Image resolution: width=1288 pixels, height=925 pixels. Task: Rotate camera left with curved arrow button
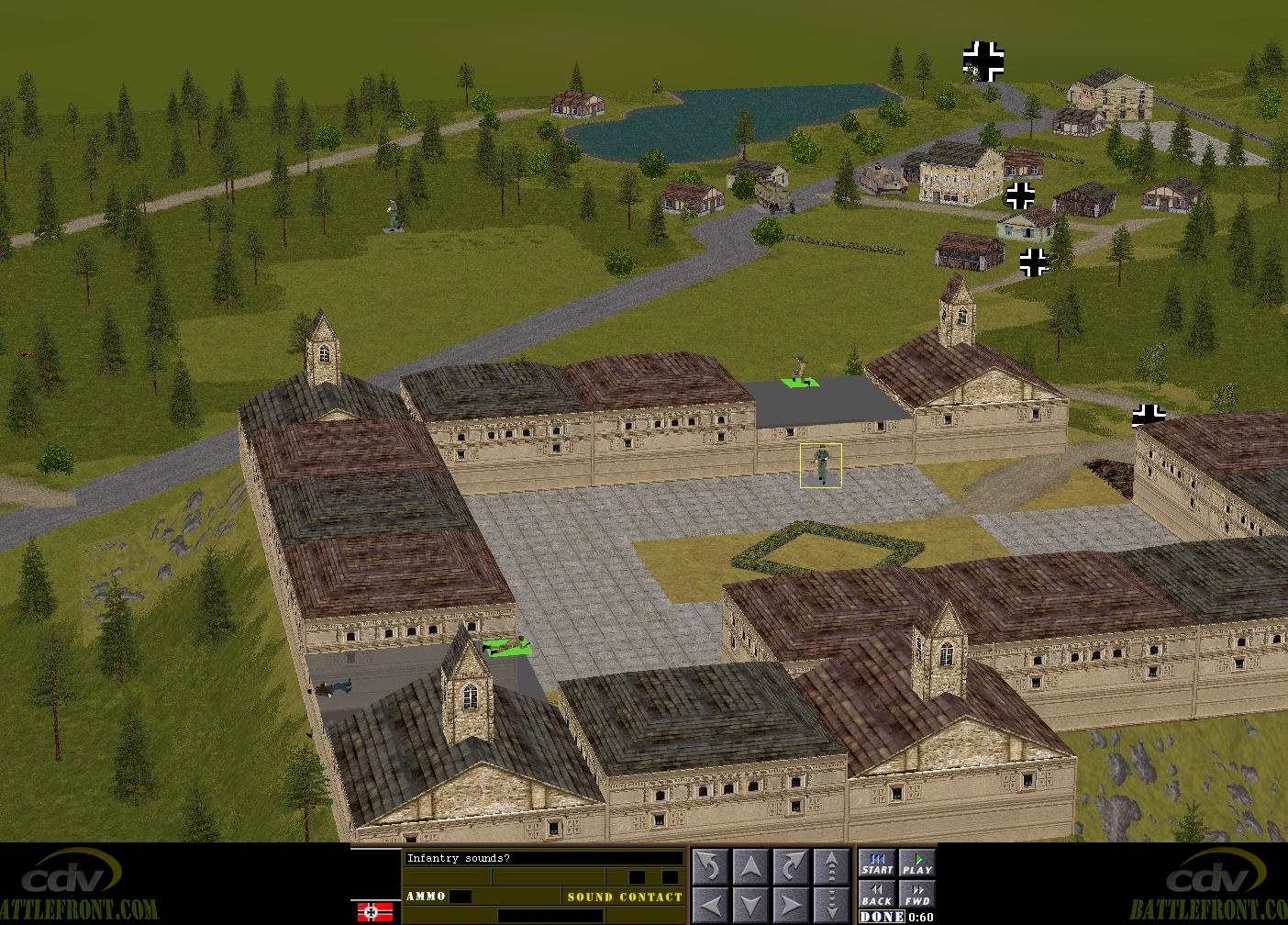coord(709,866)
